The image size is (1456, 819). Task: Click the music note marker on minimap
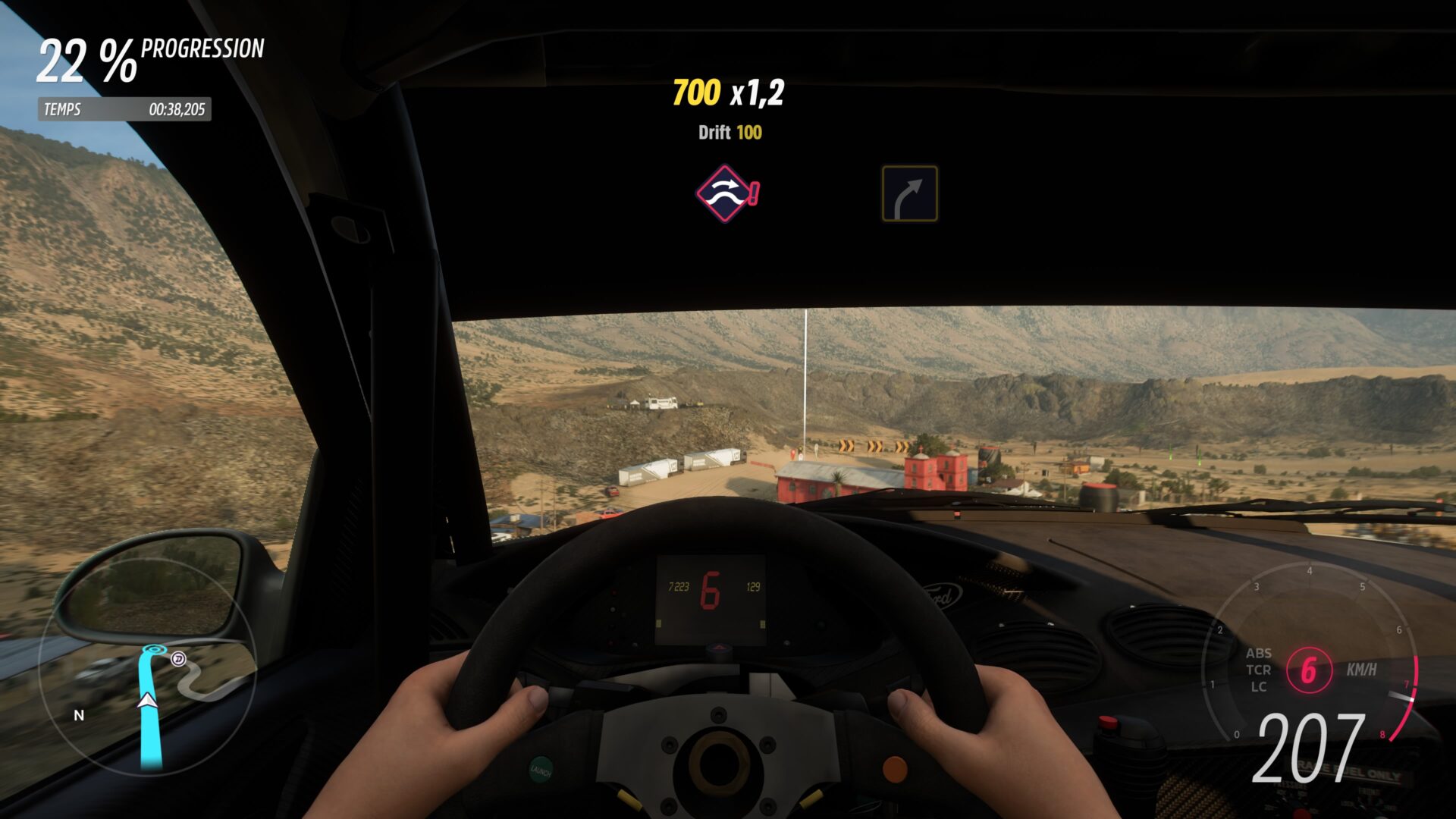pos(178,658)
